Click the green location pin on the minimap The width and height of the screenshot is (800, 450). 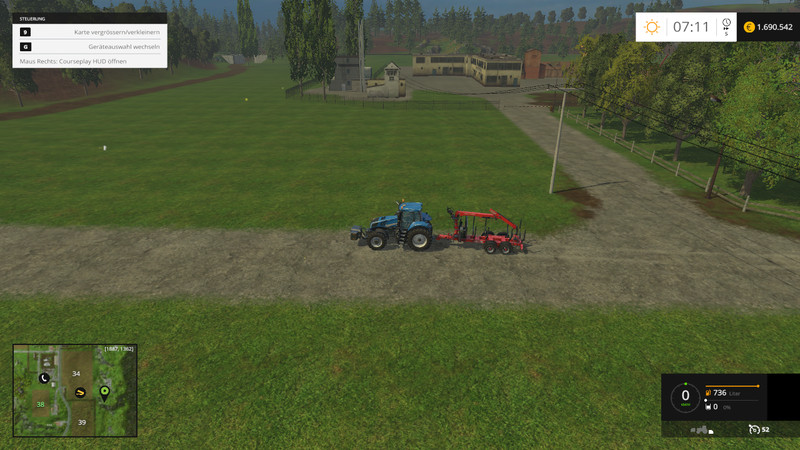coord(104,391)
